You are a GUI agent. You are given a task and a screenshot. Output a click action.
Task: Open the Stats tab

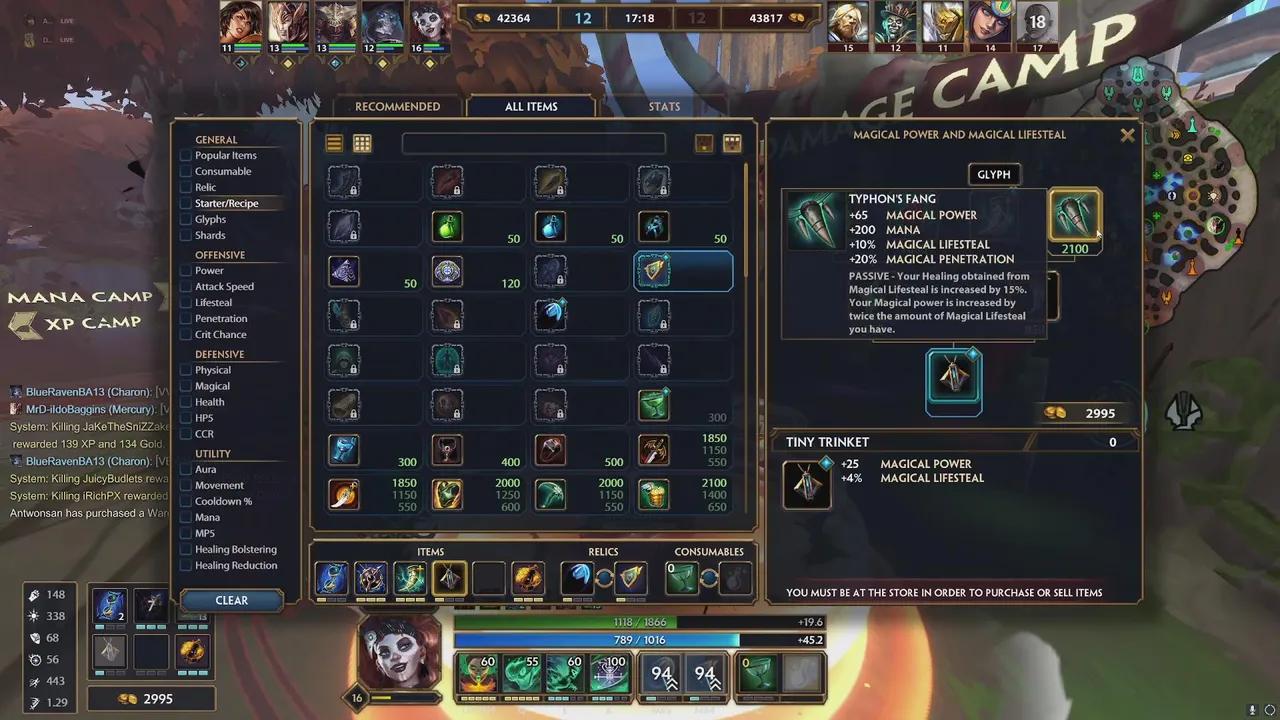pyautogui.click(x=664, y=107)
